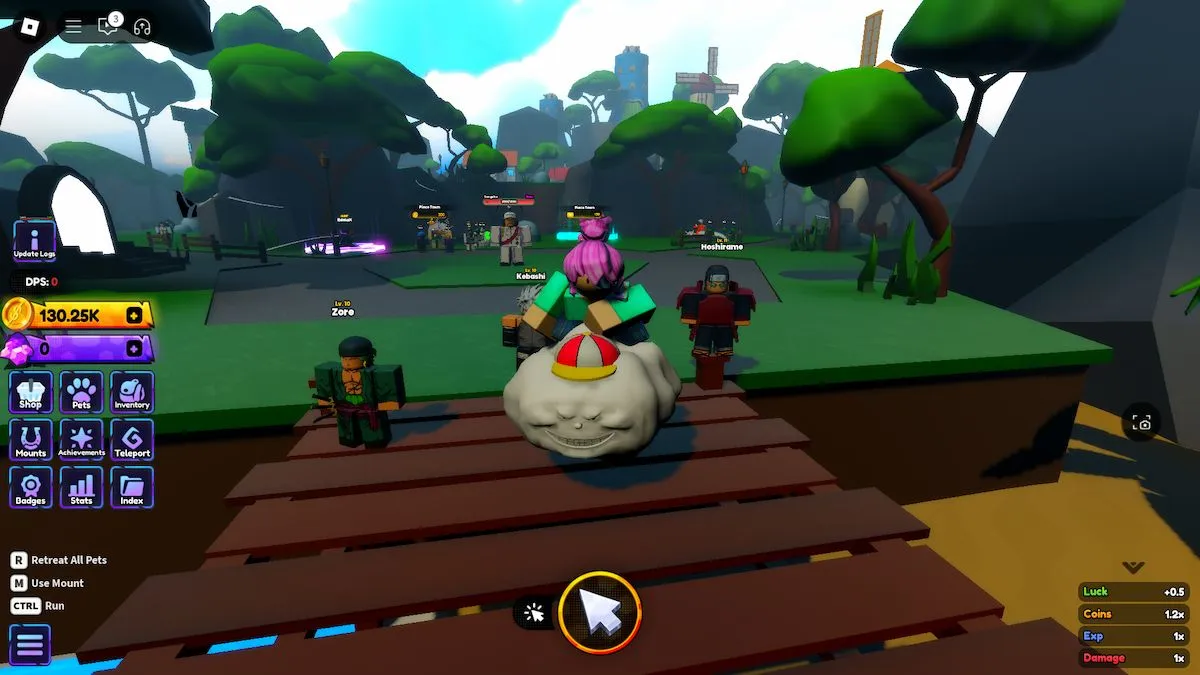Open the Roblox main menu
The width and height of the screenshot is (1200, 675).
pos(31,26)
